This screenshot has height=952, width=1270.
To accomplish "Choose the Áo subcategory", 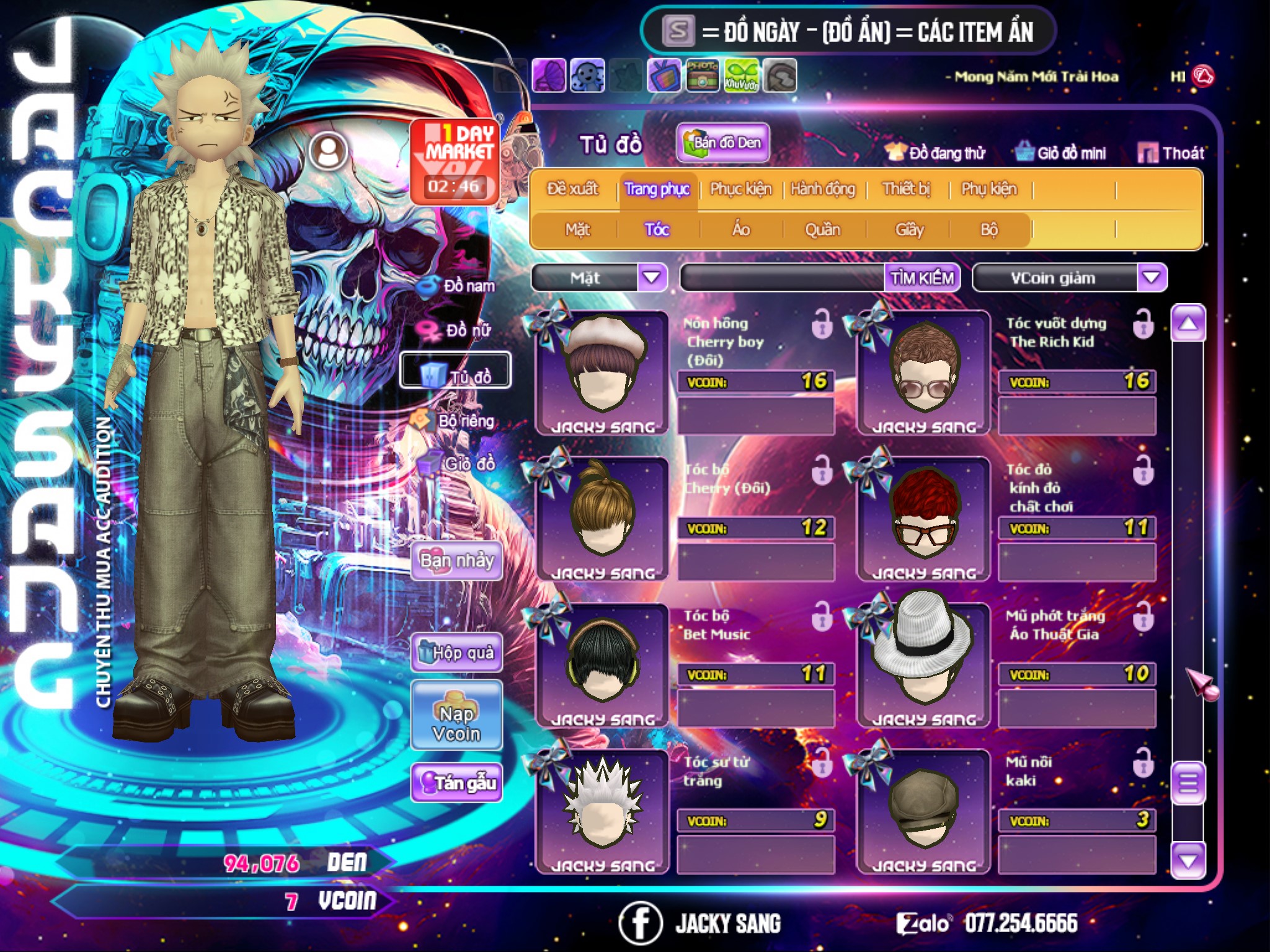I will click(x=741, y=230).
